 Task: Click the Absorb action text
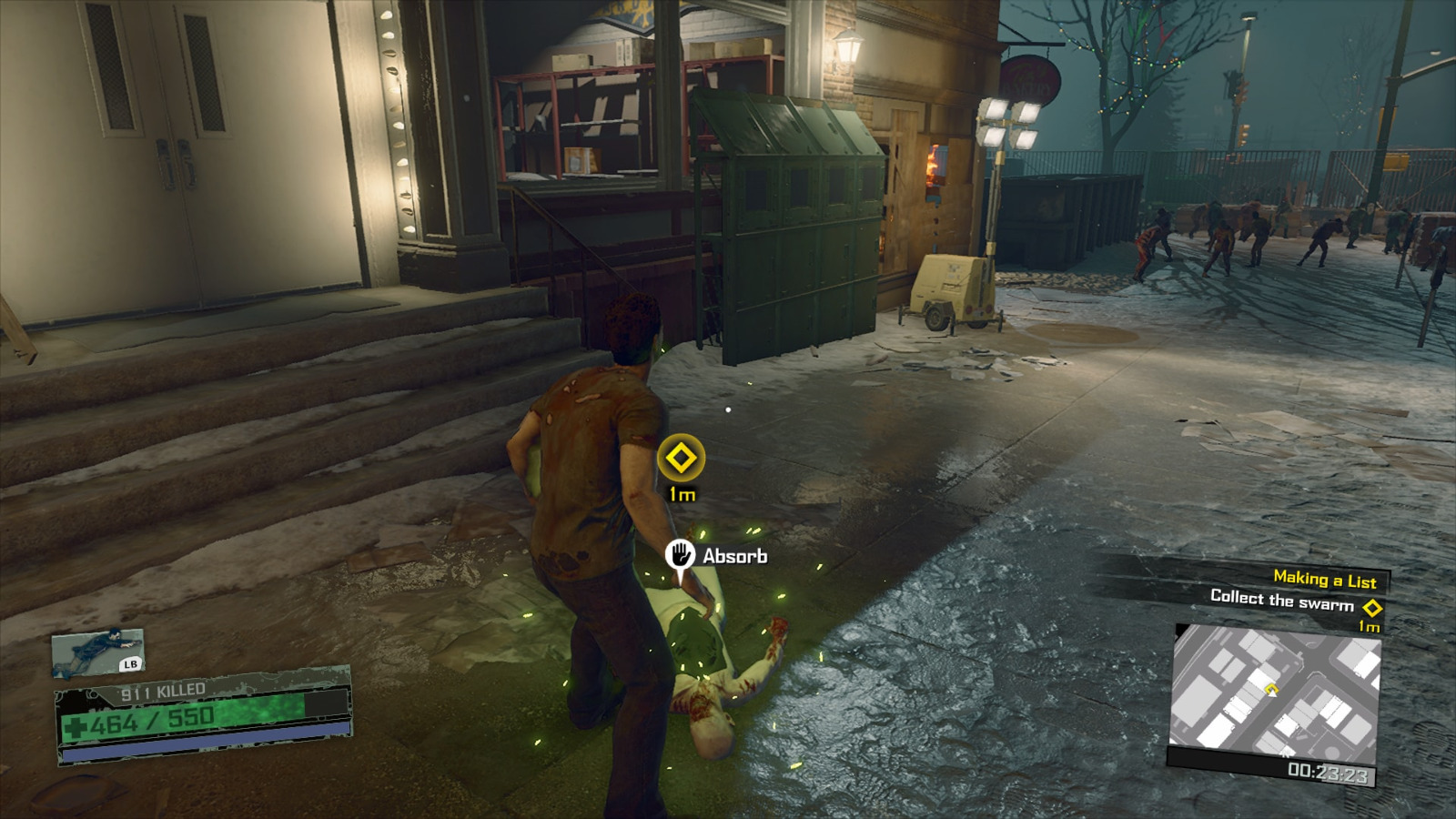coord(734,553)
